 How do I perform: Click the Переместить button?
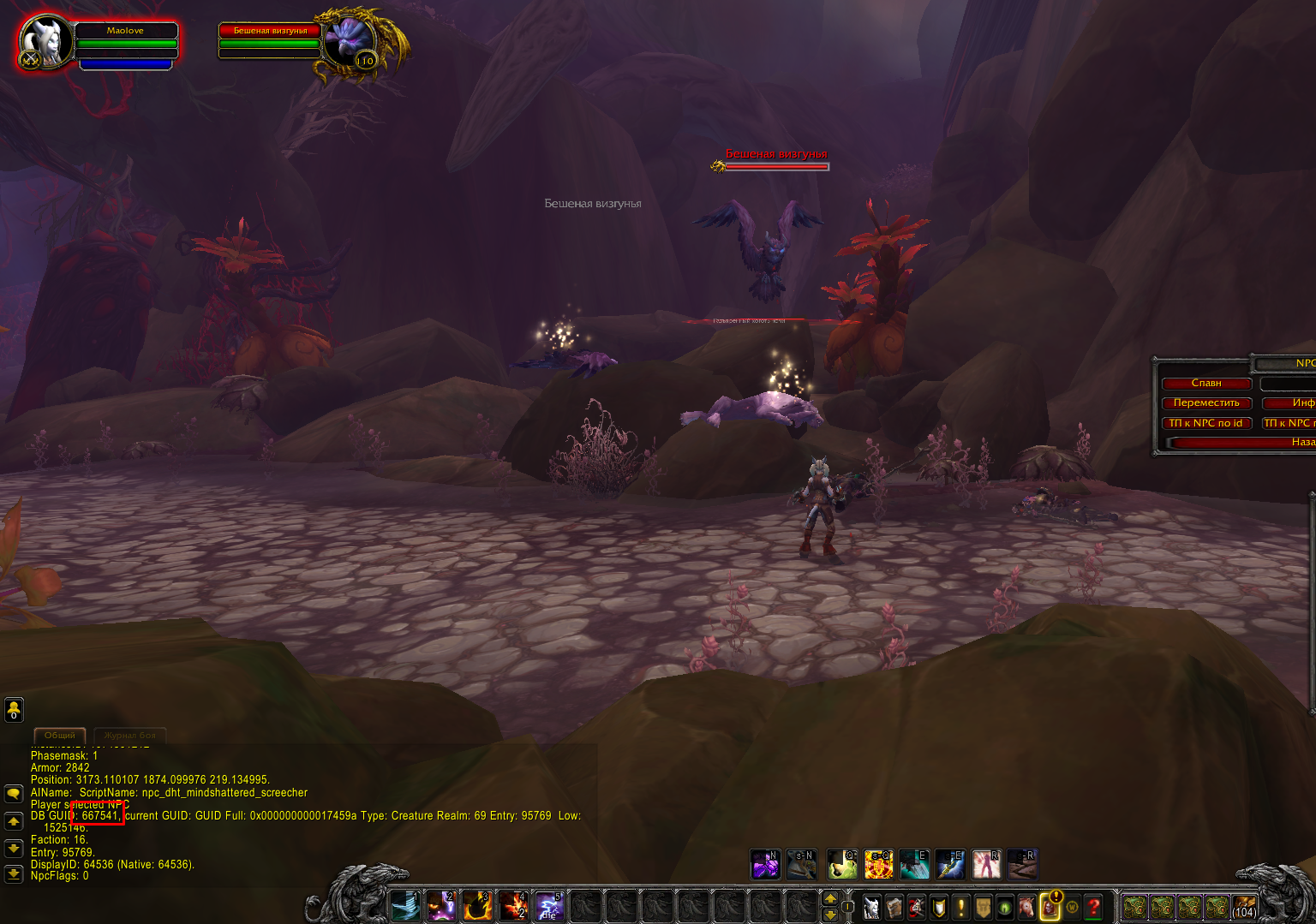[x=1206, y=402]
